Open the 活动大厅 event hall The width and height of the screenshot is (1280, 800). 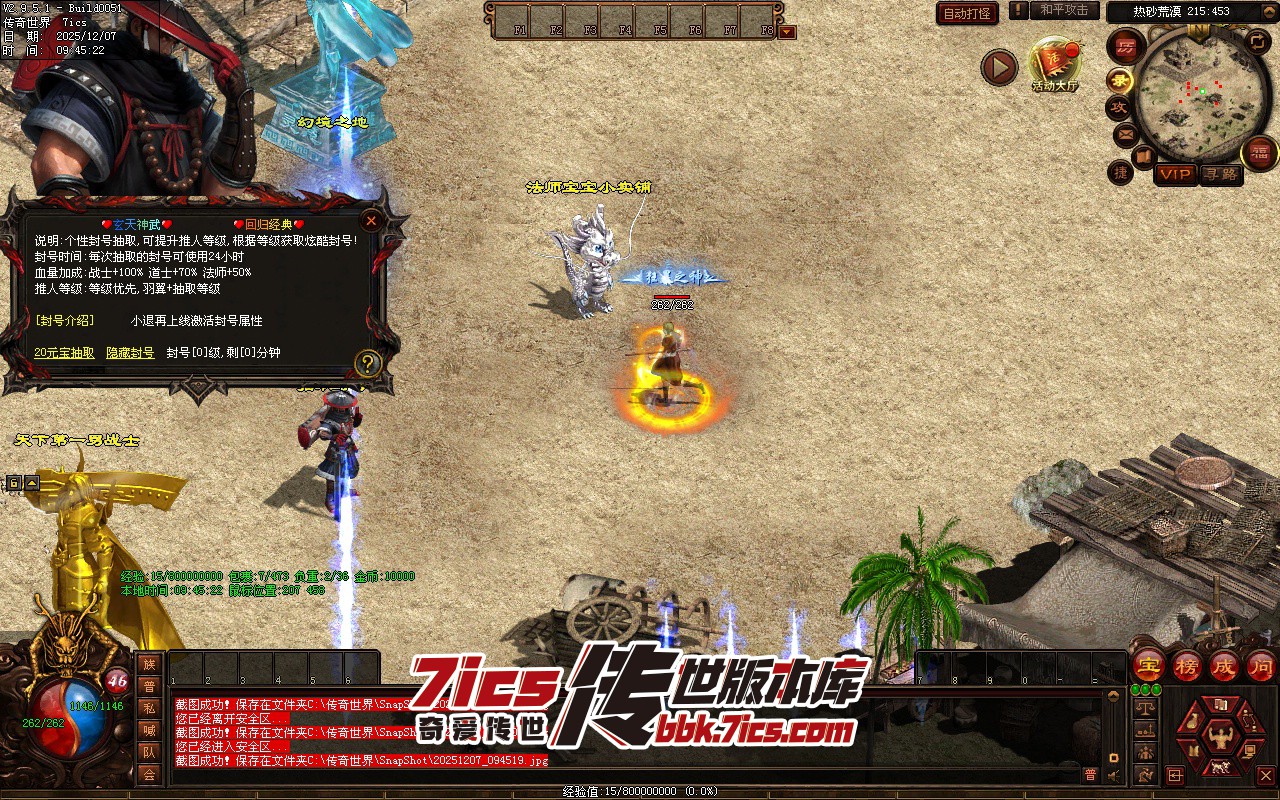(1054, 64)
